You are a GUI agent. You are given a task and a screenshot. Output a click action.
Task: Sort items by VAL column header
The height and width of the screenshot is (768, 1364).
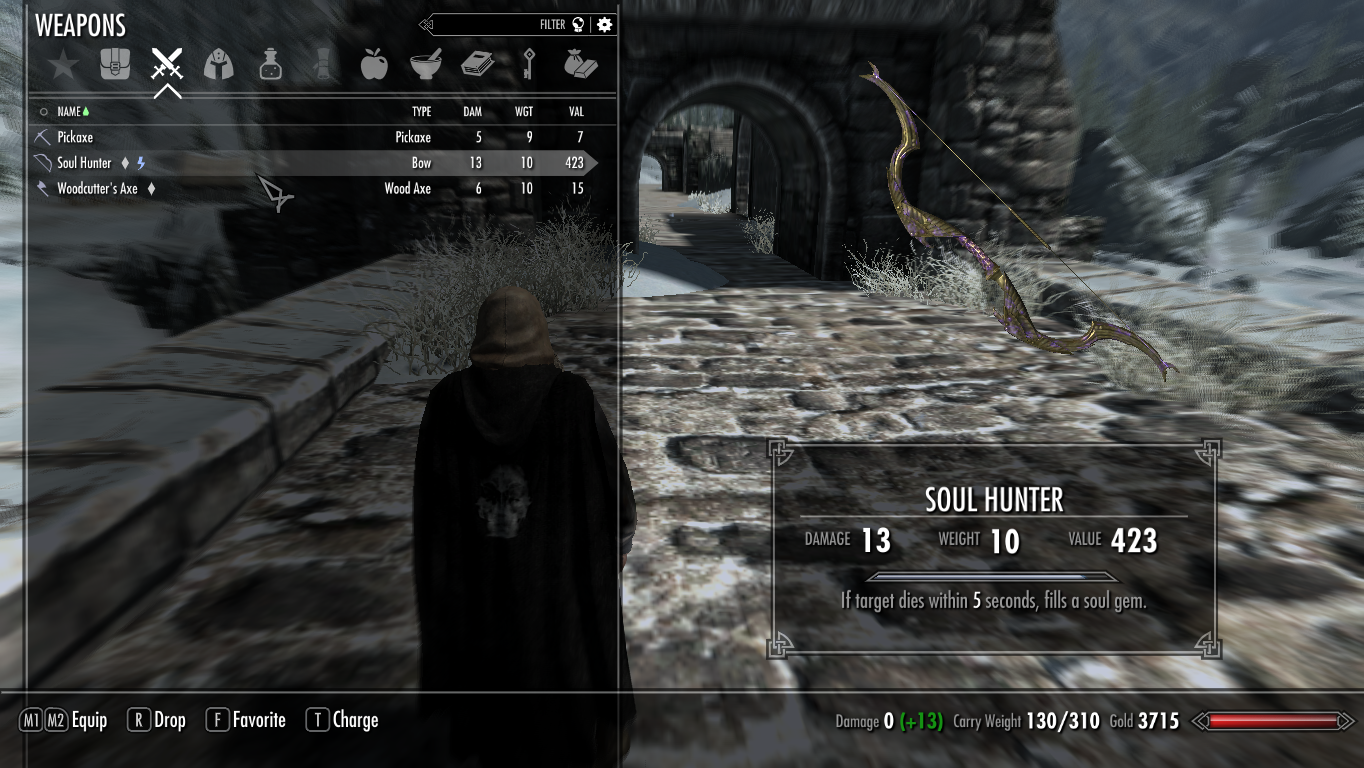pyautogui.click(x=576, y=112)
